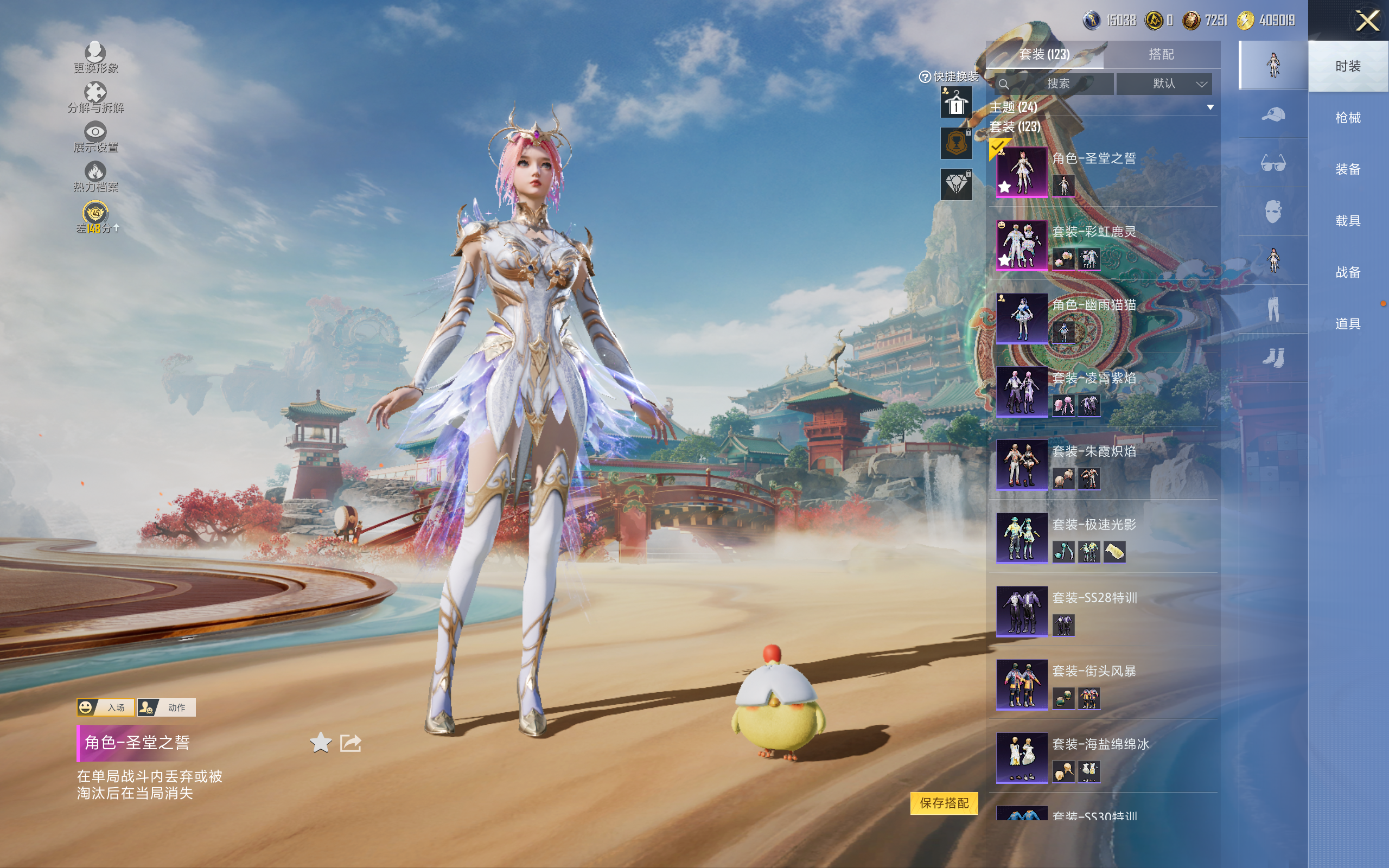Select the hat slot filter icon
The width and height of the screenshot is (1389, 868).
[1272, 114]
